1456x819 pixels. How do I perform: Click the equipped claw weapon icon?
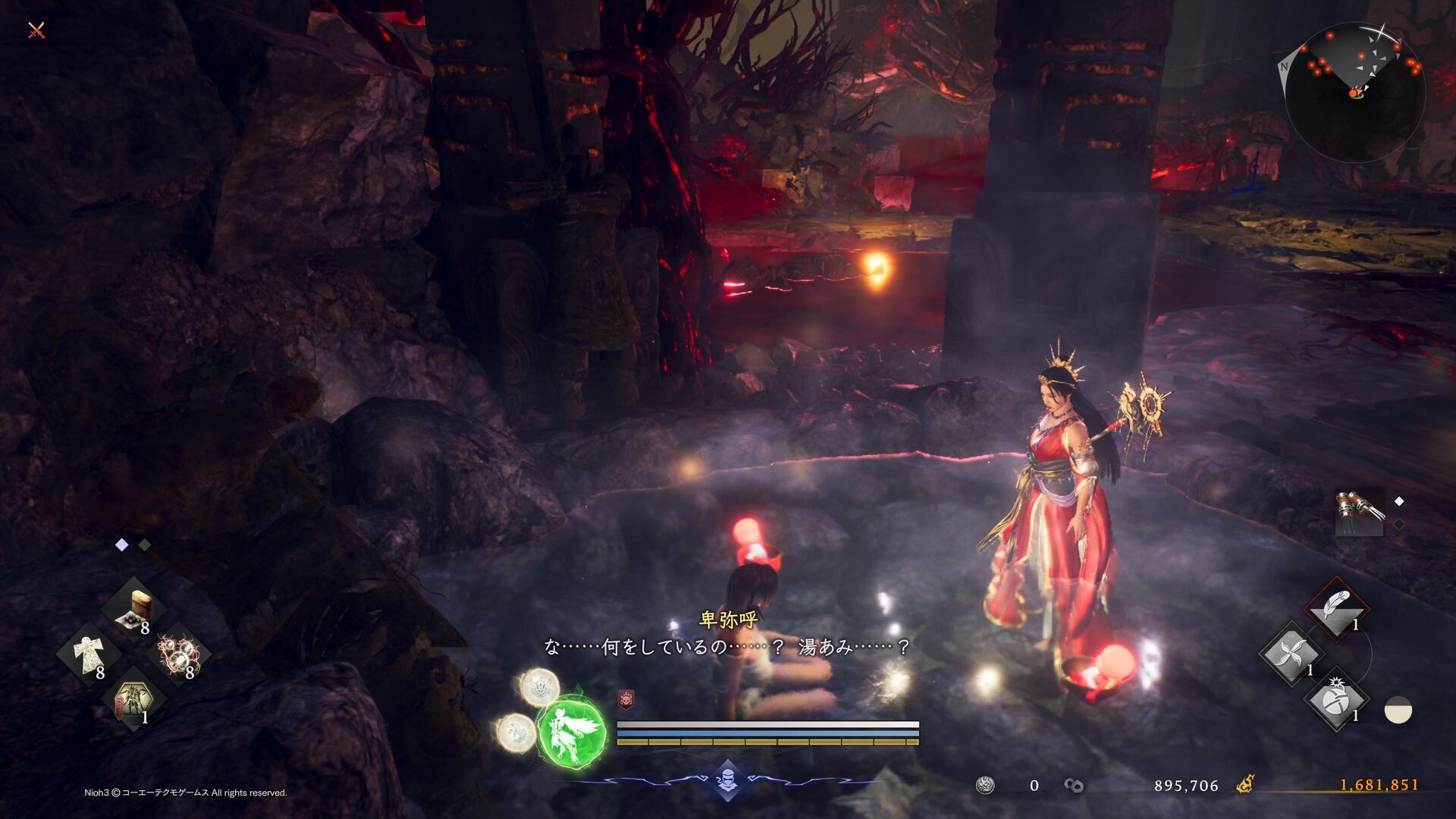[1360, 512]
